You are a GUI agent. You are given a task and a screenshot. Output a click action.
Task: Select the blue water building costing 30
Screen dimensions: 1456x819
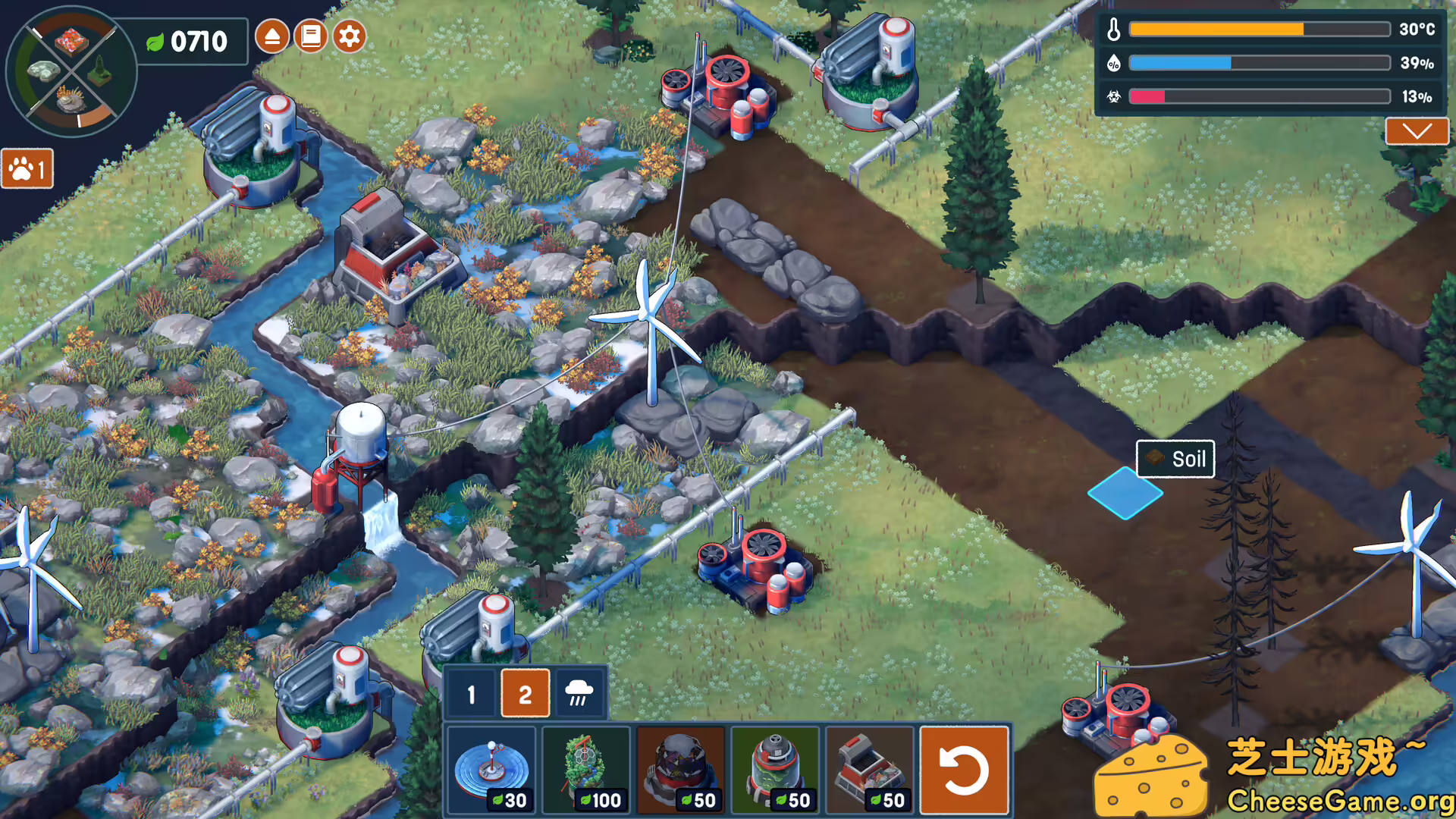(x=491, y=769)
